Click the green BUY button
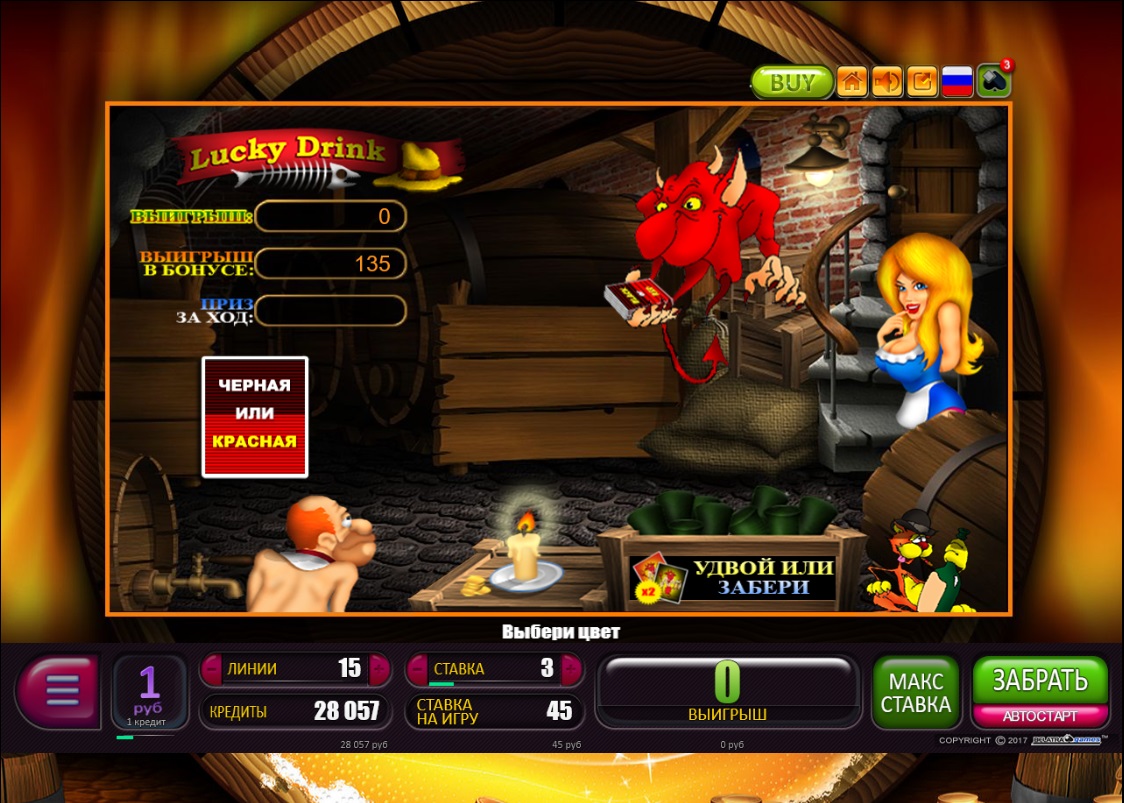 [792, 82]
